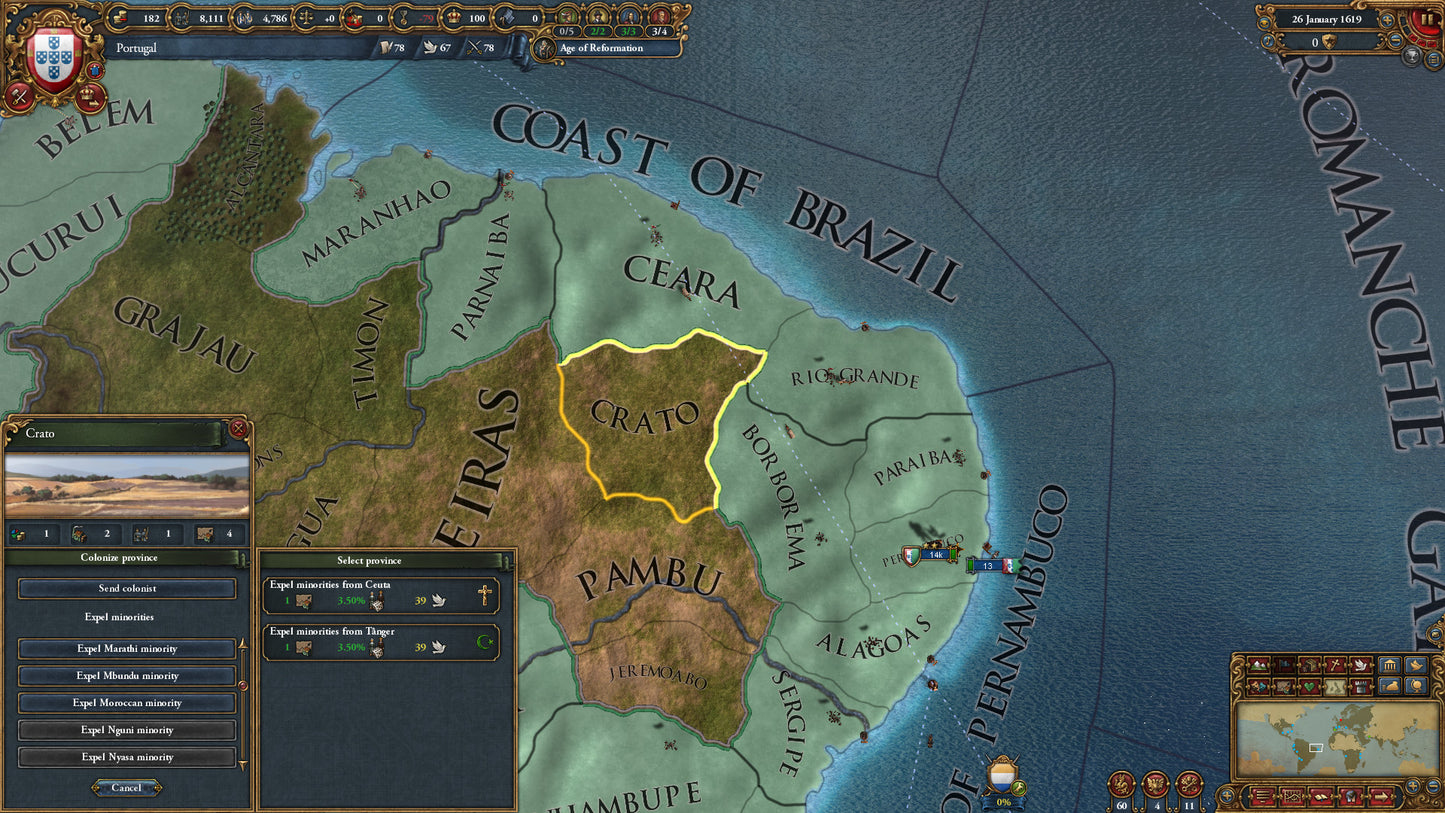This screenshot has width=1445, height=813.
Task: Zoom in using the minimap plus button
Action: pos(1413,785)
